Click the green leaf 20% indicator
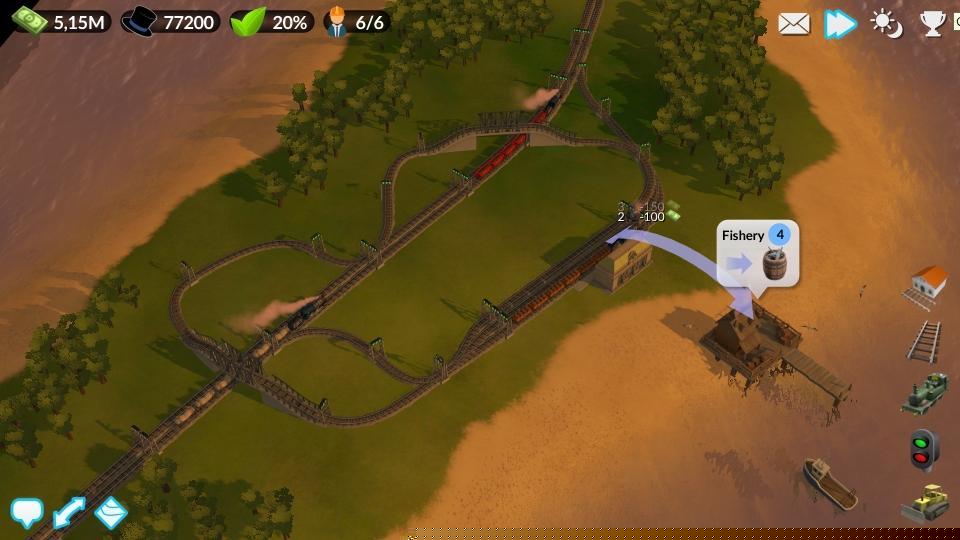Image resolution: width=960 pixels, height=540 pixels. (x=272, y=22)
